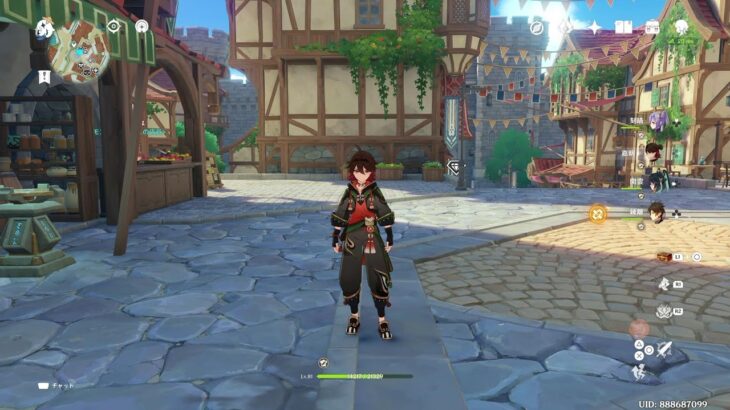Click the quest exclamation mark icon
This screenshot has height=410, width=730.
44,76
